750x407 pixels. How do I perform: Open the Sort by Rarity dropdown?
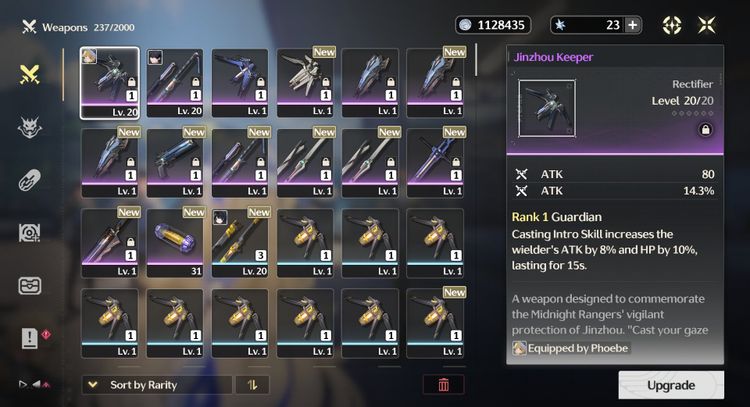coord(157,385)
